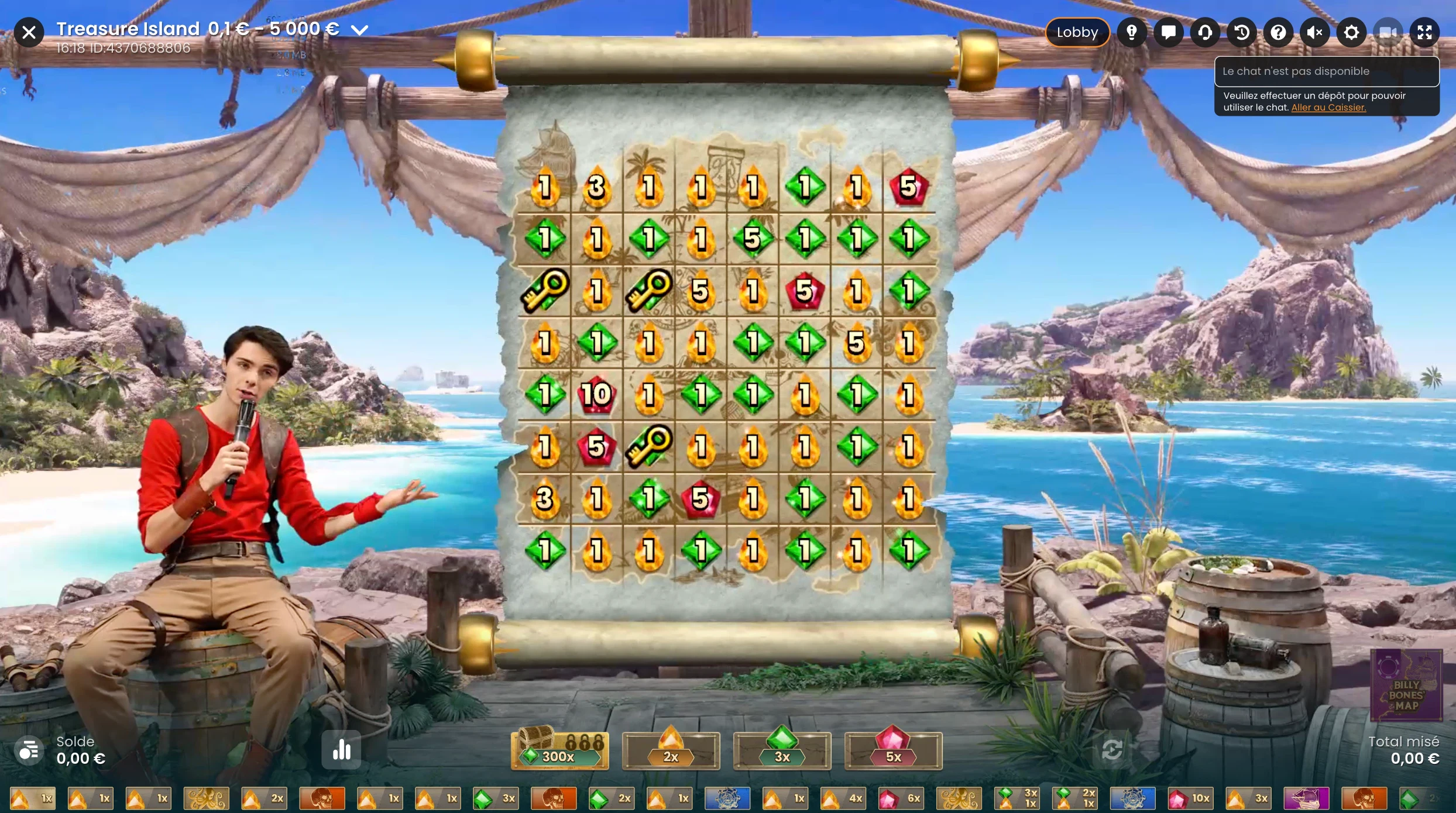
Task: Open the balance coins icon
Action: tap(29, 750)
